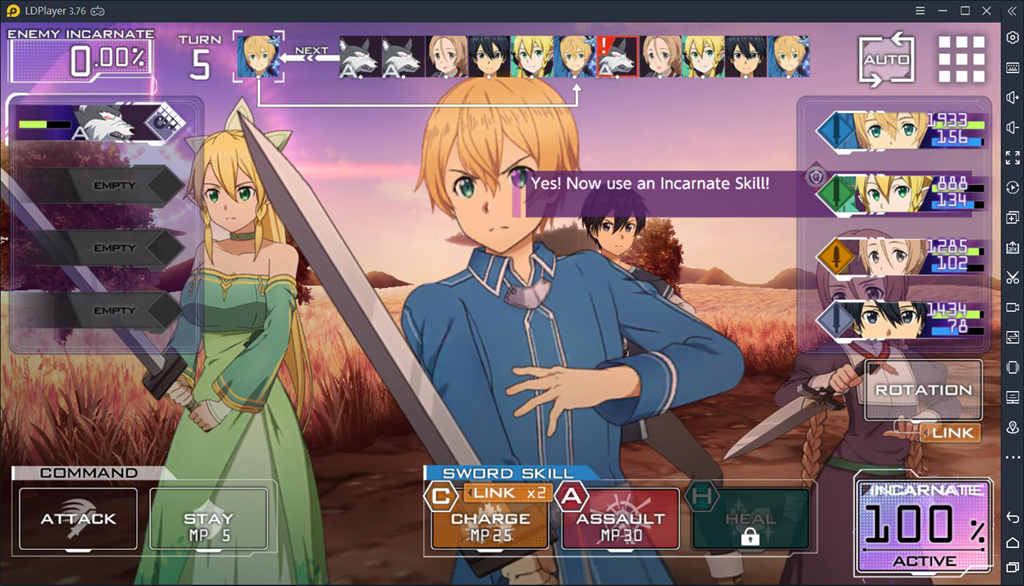Image resolution: width=1024 pixels, height=586 pixels.
Task: Select the Assault sword skill
Action: [x=620, y=520]
